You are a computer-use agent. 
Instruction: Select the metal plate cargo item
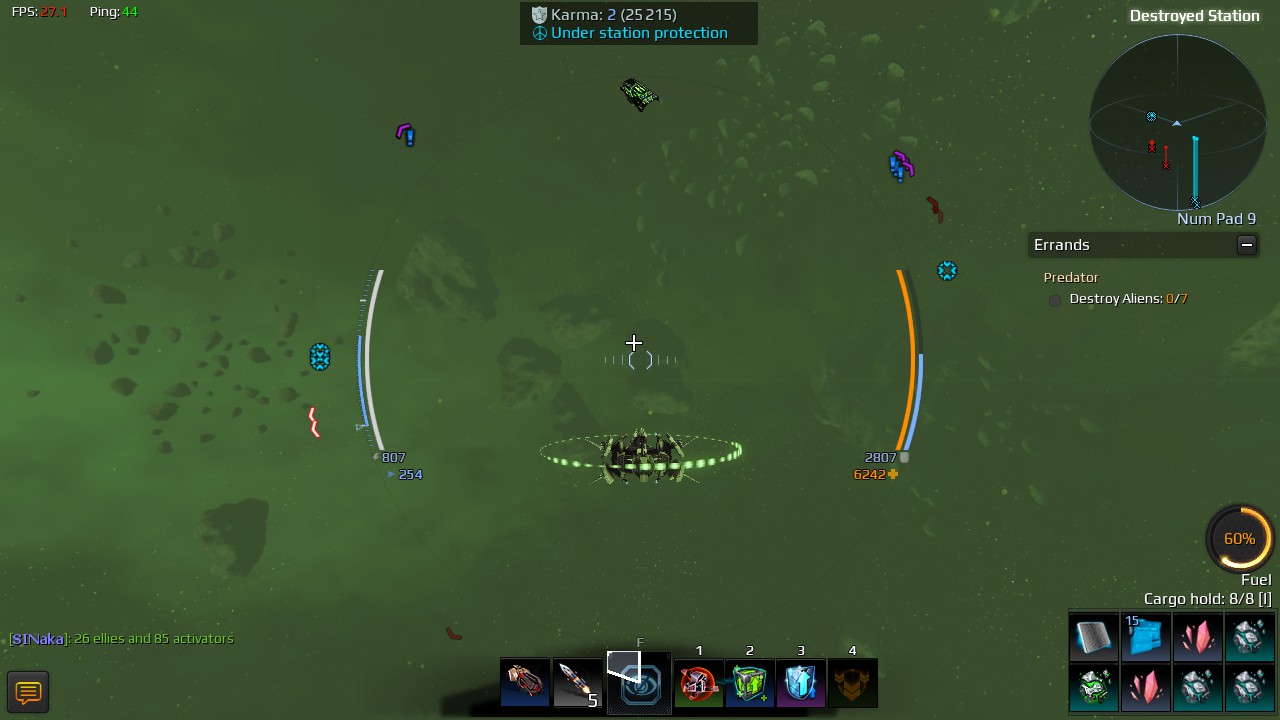1093,637
